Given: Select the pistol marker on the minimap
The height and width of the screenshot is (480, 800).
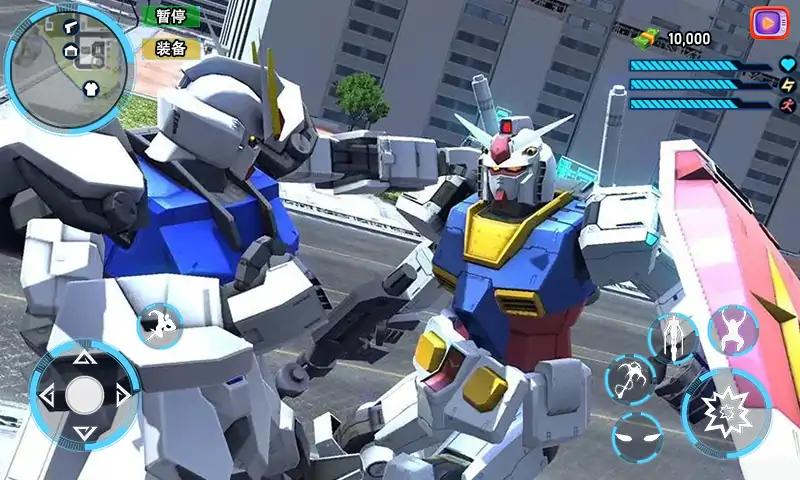Looking at the screenshot, I should [72, 26].
